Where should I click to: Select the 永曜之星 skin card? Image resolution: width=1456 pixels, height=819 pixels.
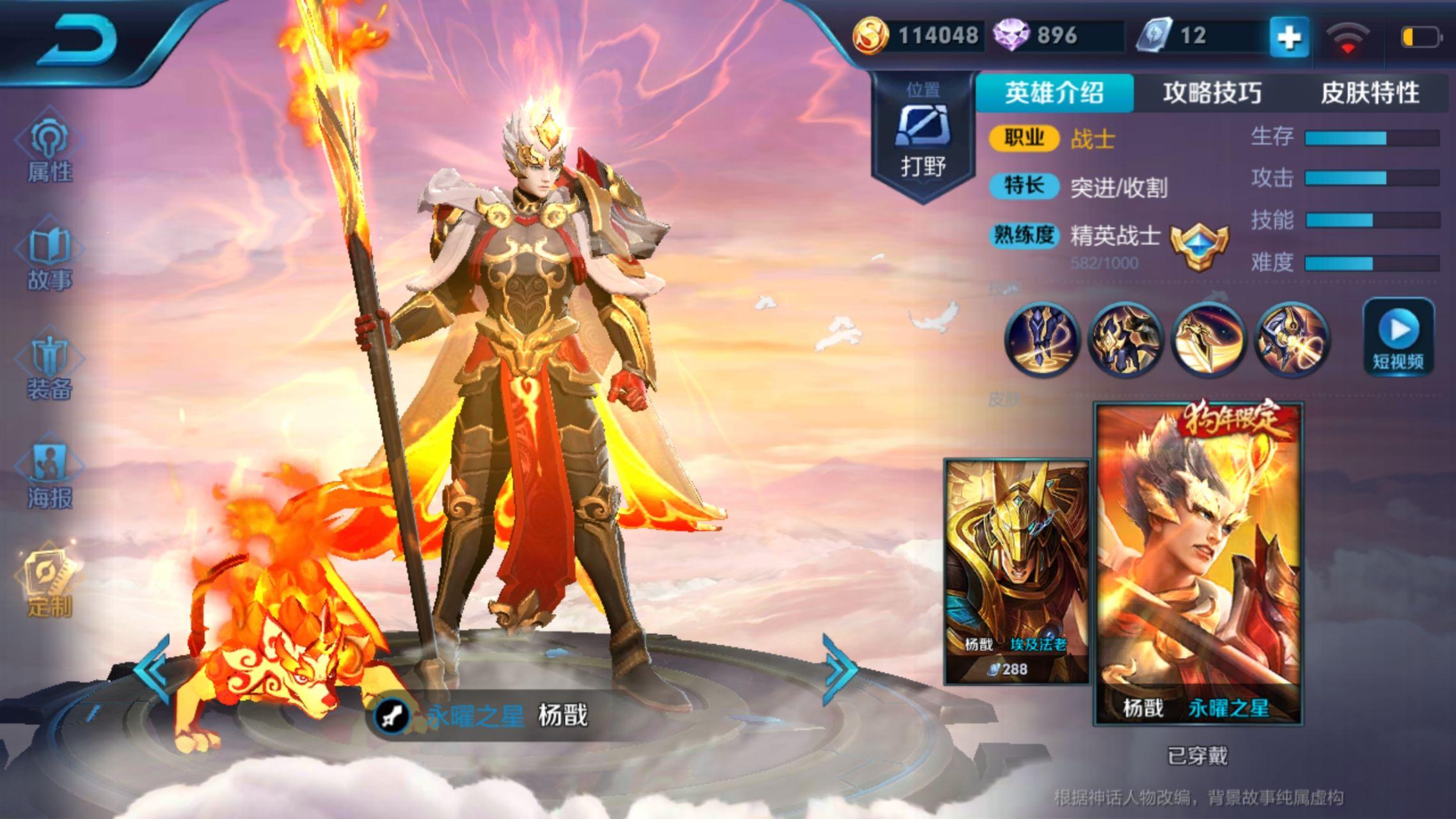[x=1198, y=564]
